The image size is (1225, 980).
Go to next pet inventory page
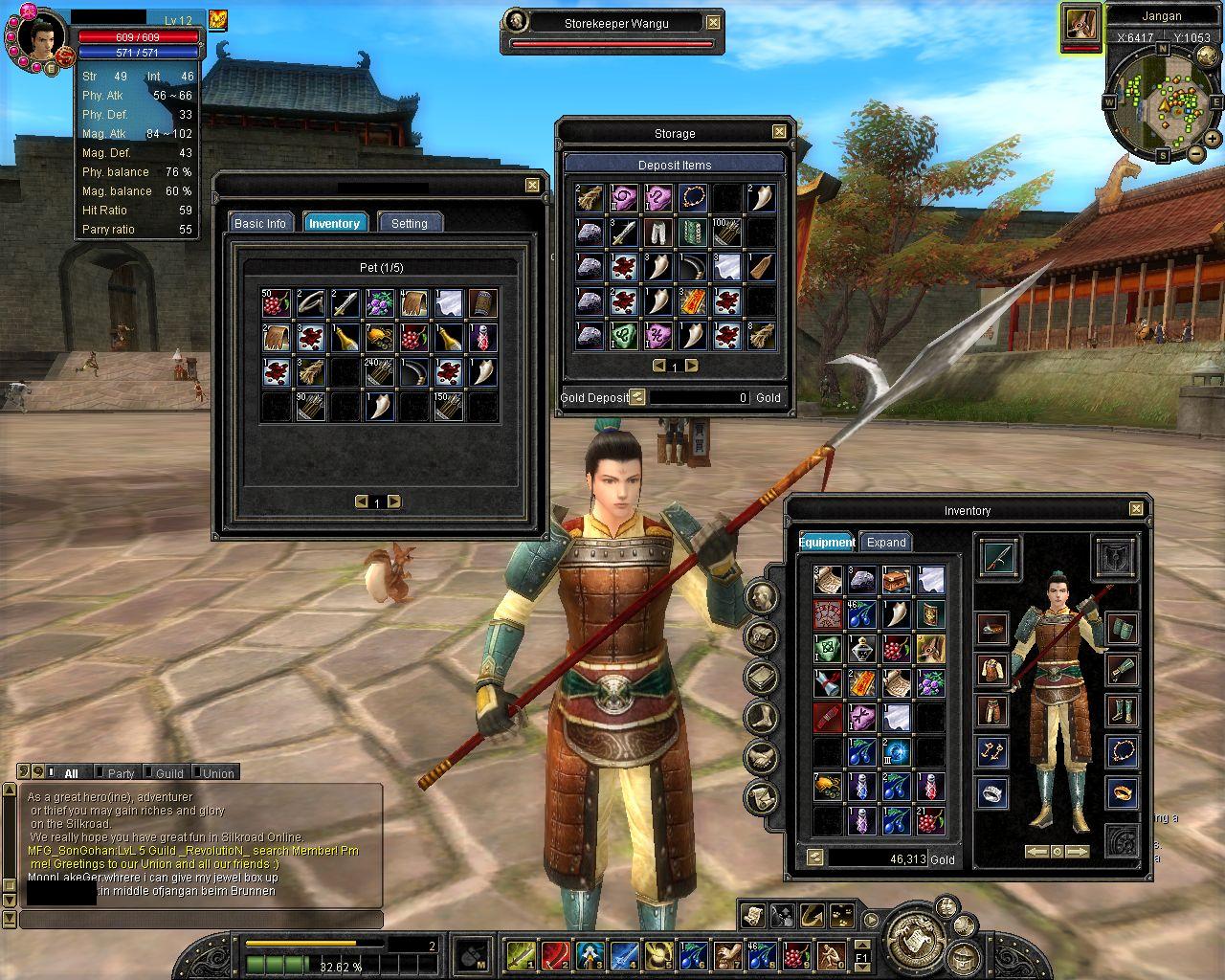pyautogui.click(x=393, y=501)
